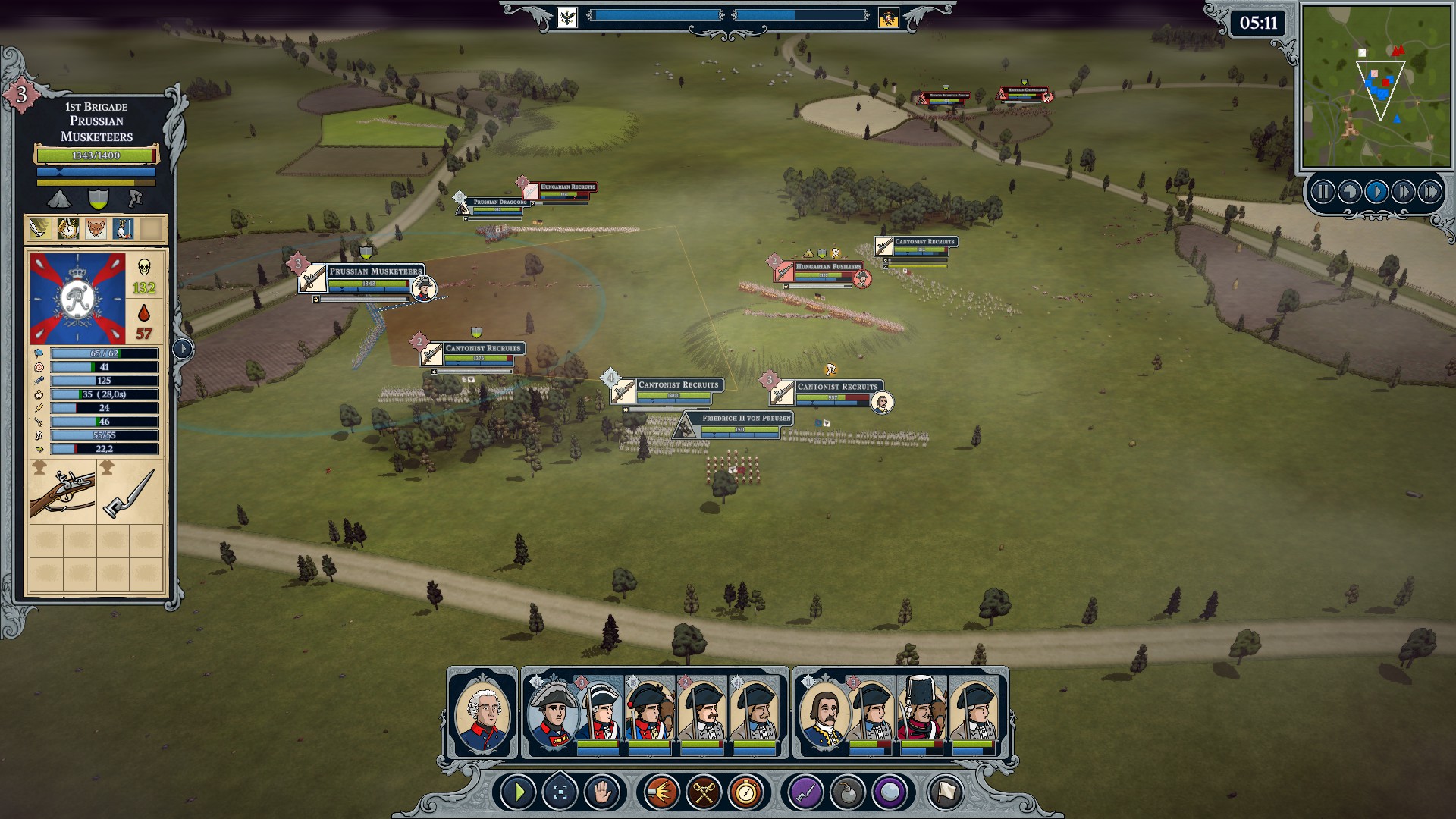Set normal speed with the single-arrow button

1376,192
